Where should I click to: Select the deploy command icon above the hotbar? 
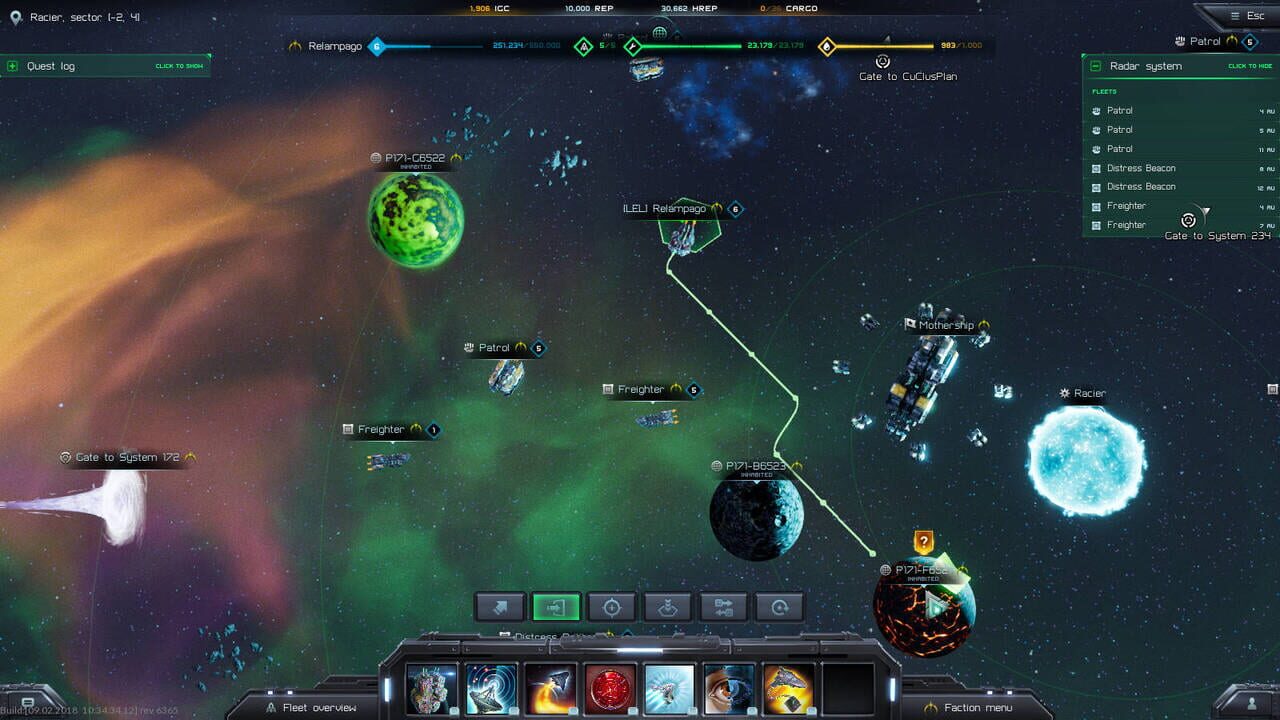667,607
